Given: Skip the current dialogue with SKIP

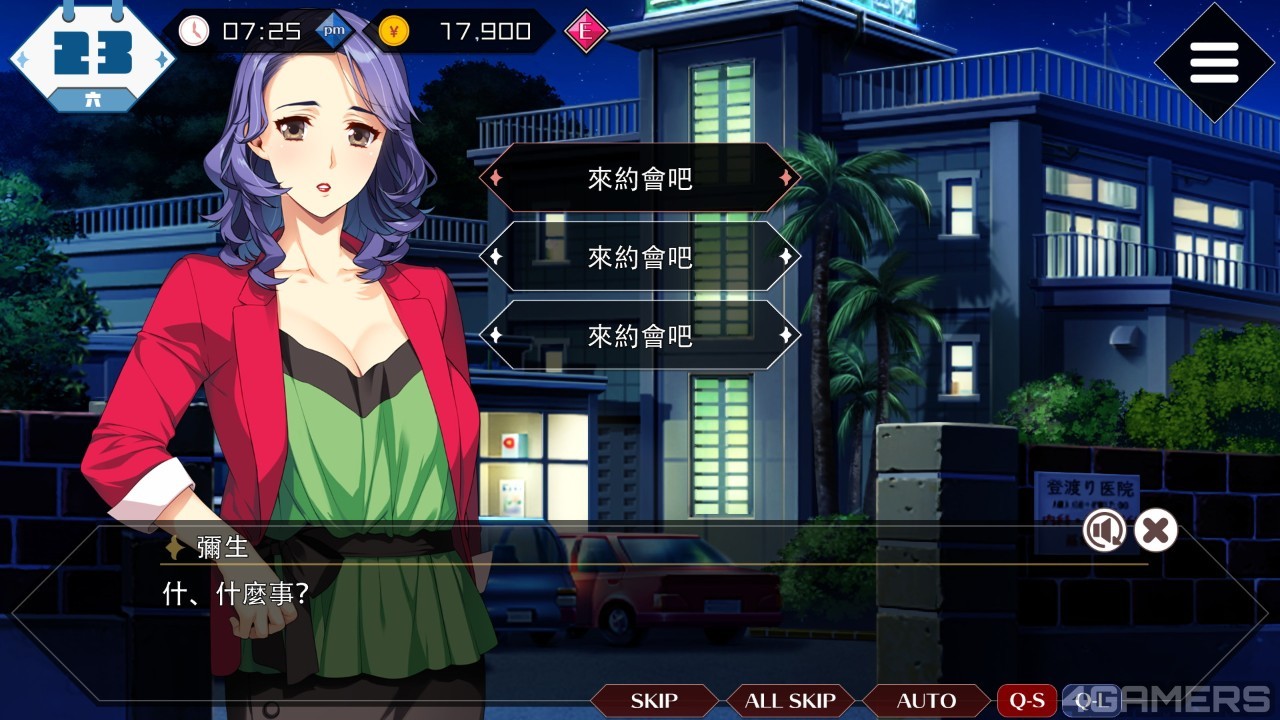Looking at the screenshot, I should 654,701.
